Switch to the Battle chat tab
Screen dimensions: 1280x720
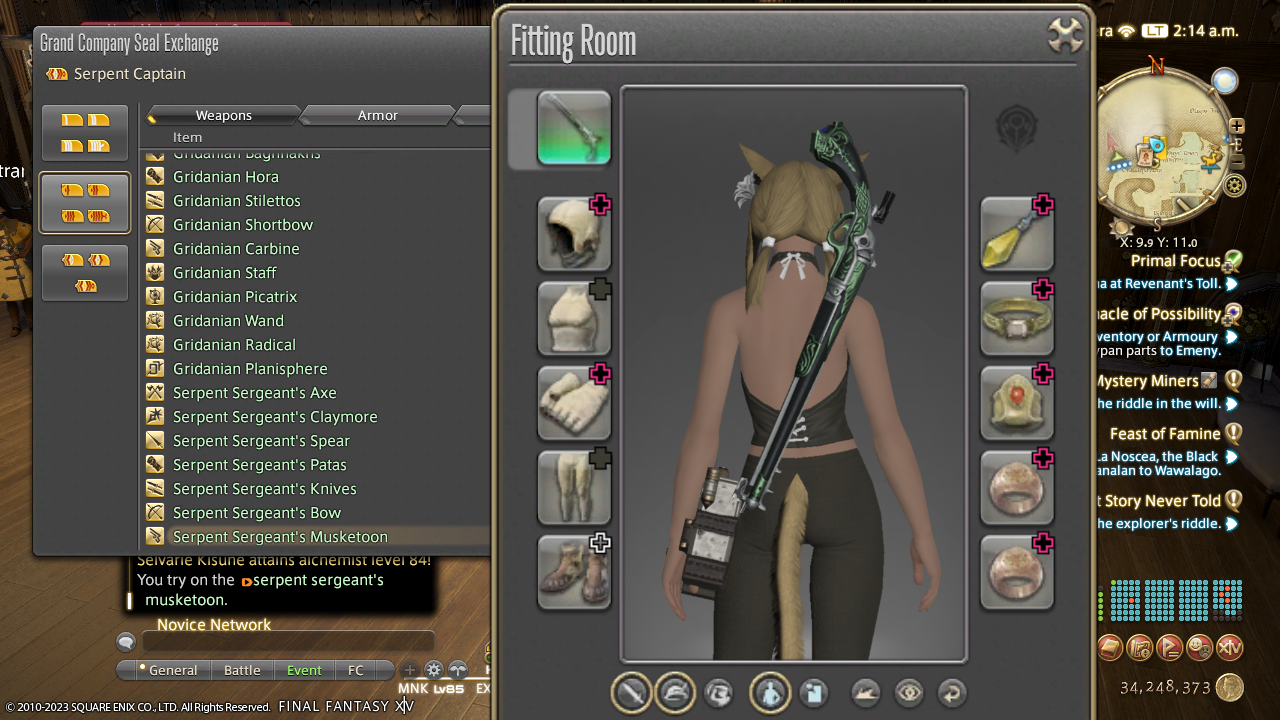pyautogui.click(x=242, y=670)
